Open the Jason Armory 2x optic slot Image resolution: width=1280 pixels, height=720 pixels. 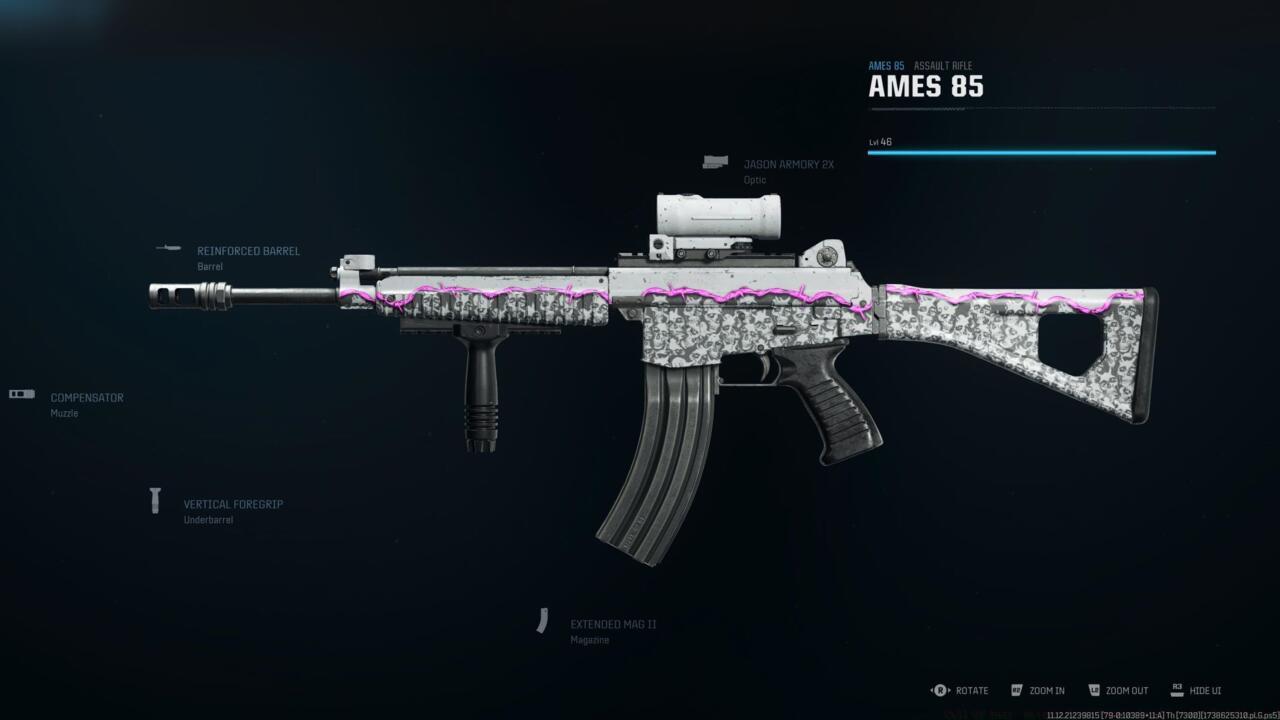tap(787, 165)
